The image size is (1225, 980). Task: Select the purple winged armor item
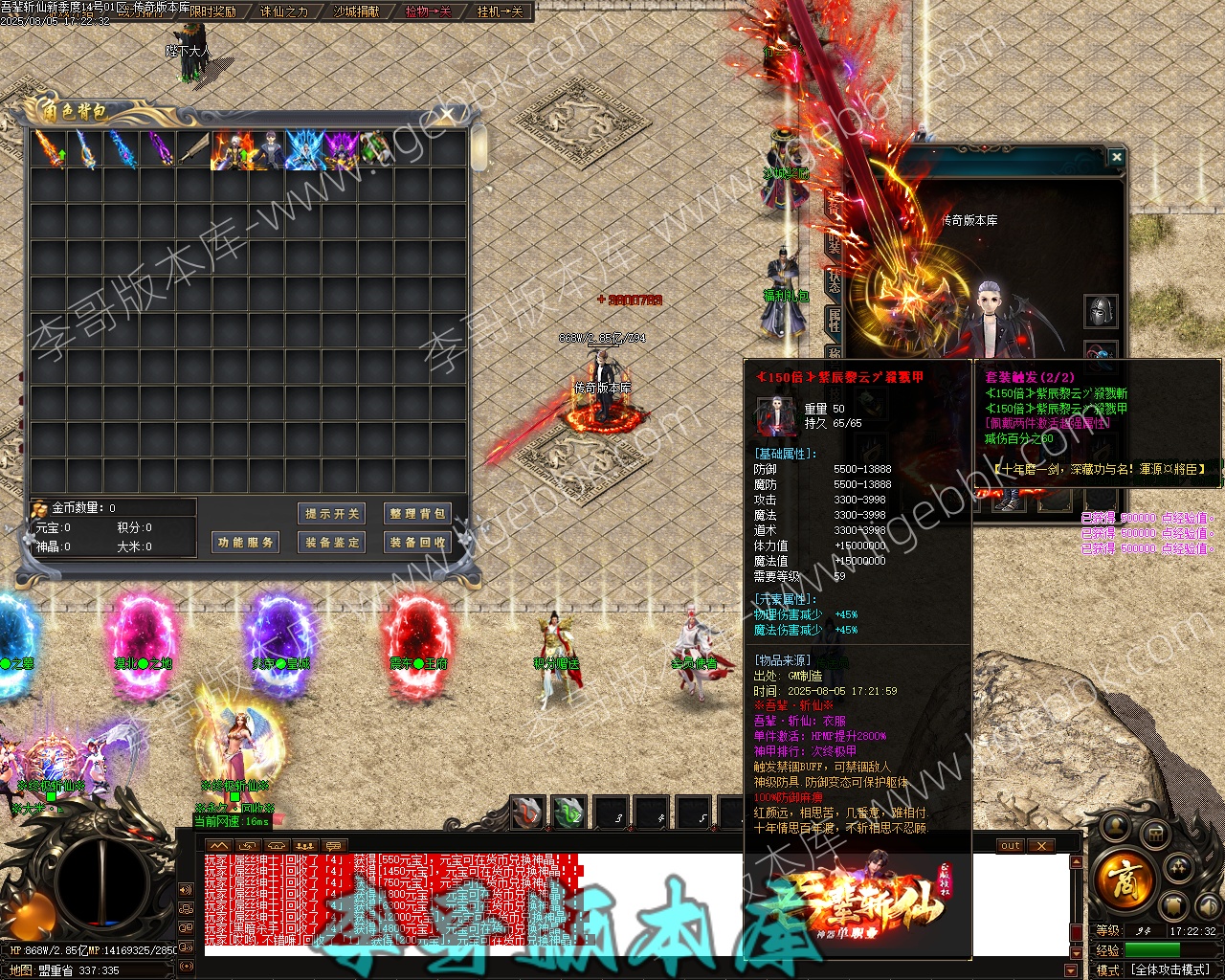[340, 150]
